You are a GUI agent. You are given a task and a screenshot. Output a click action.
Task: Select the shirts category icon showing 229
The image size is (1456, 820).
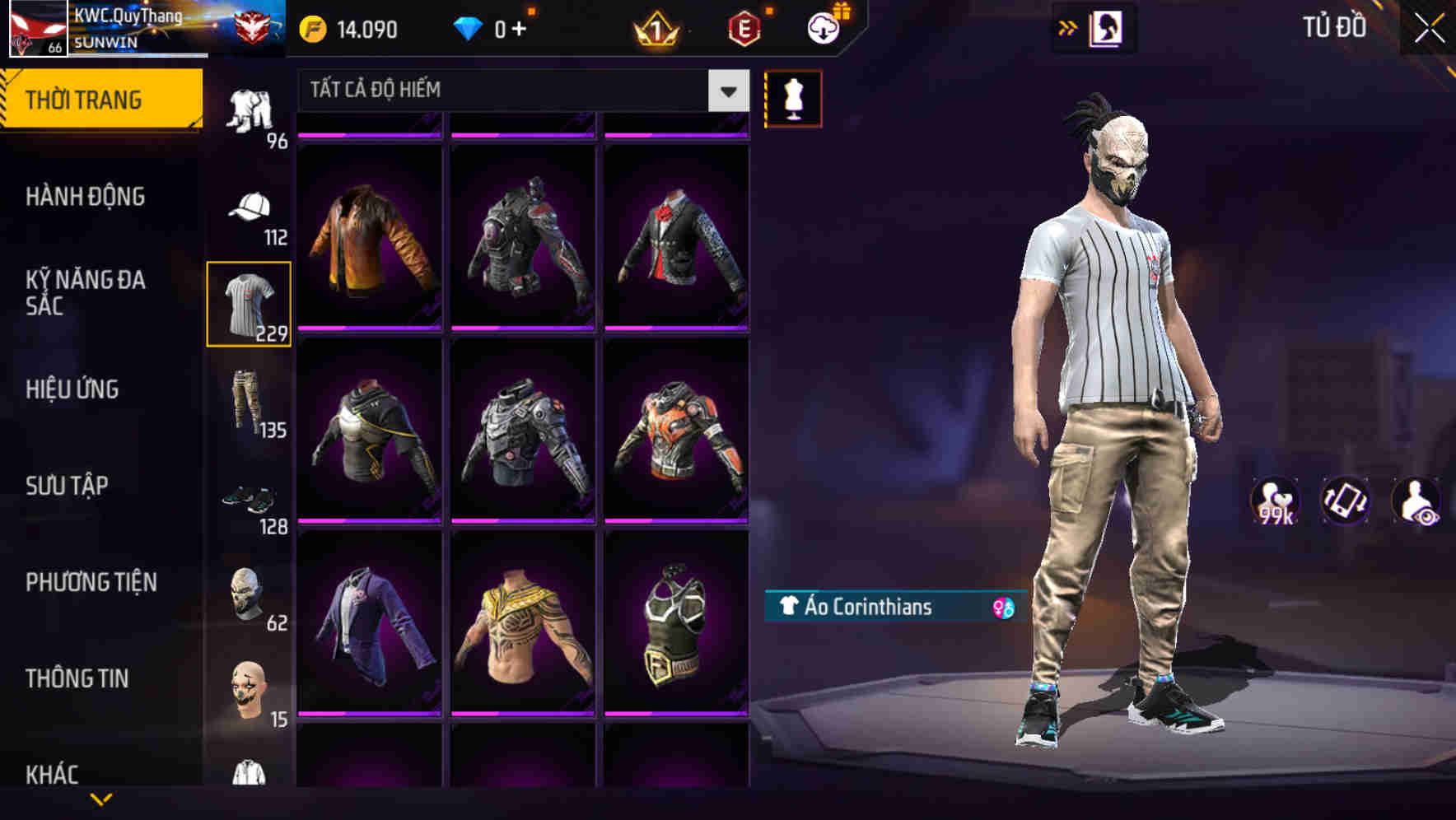tap(248, 302)
